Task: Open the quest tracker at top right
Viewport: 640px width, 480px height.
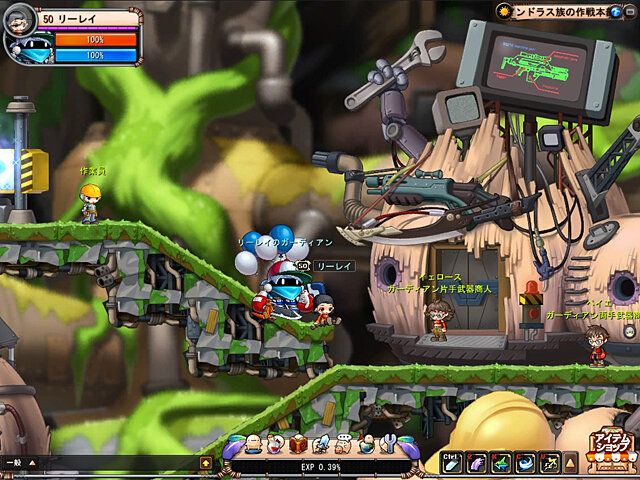Action: coord(567,11)
